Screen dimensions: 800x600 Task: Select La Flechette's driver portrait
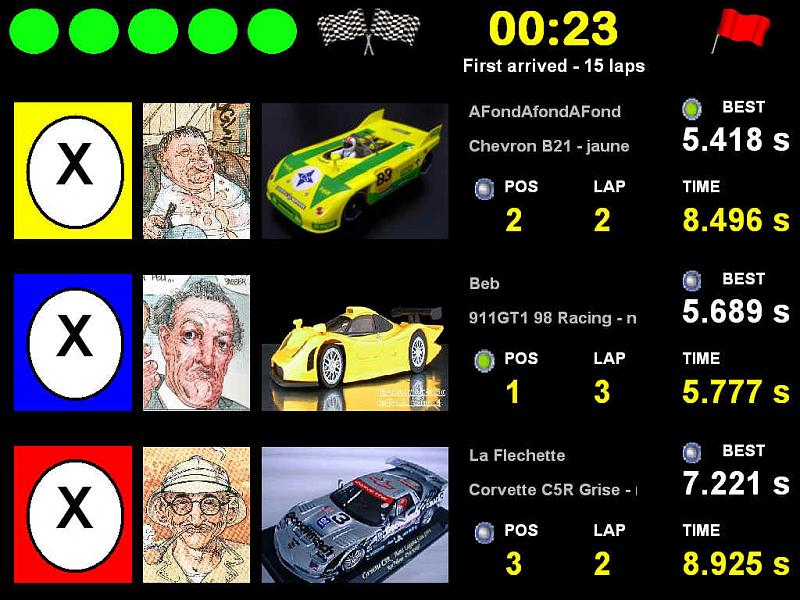click(x=196, y=514)
